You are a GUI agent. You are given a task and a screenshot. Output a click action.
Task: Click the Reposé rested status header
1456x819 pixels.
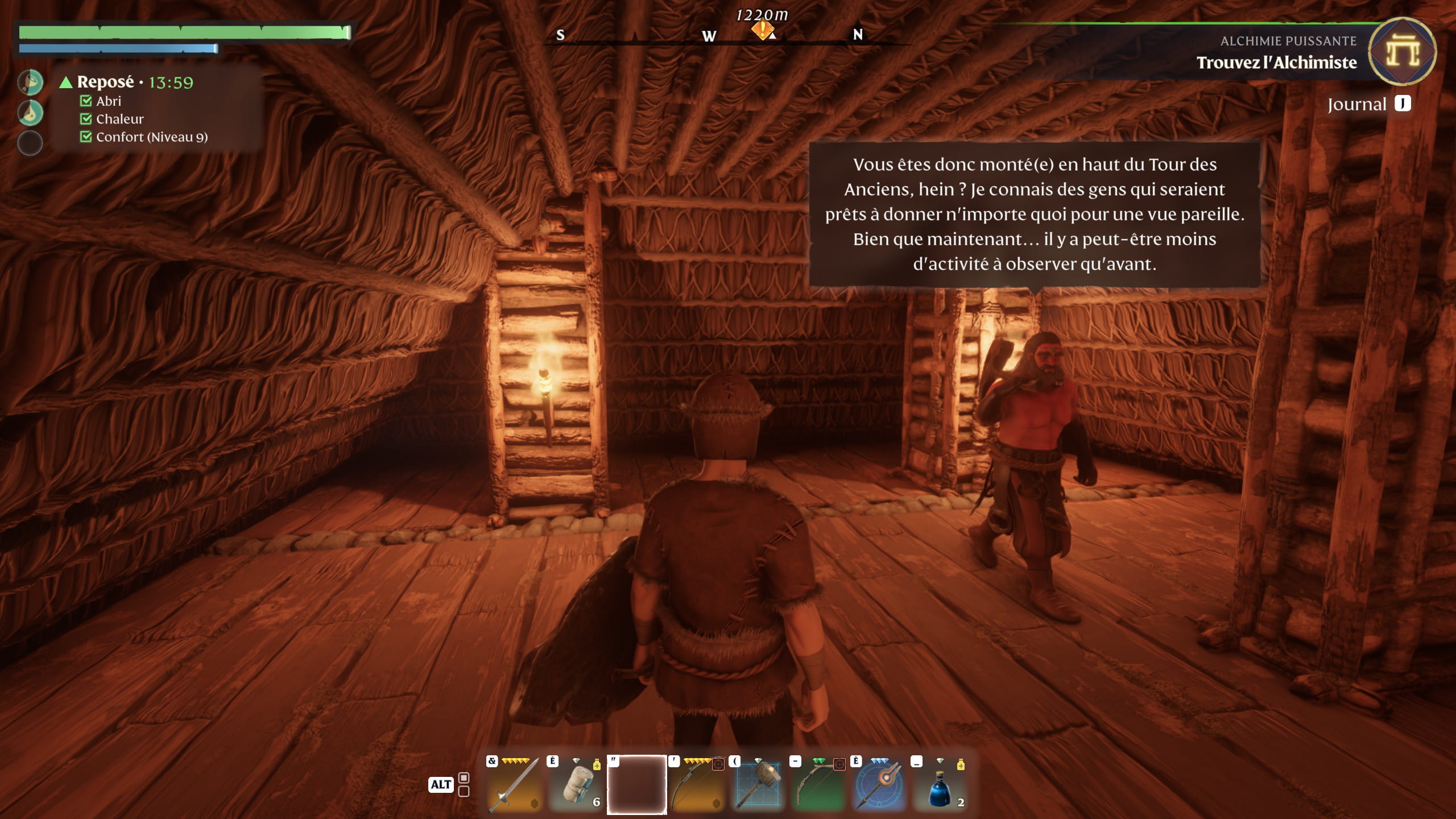(x=106, y=82)
